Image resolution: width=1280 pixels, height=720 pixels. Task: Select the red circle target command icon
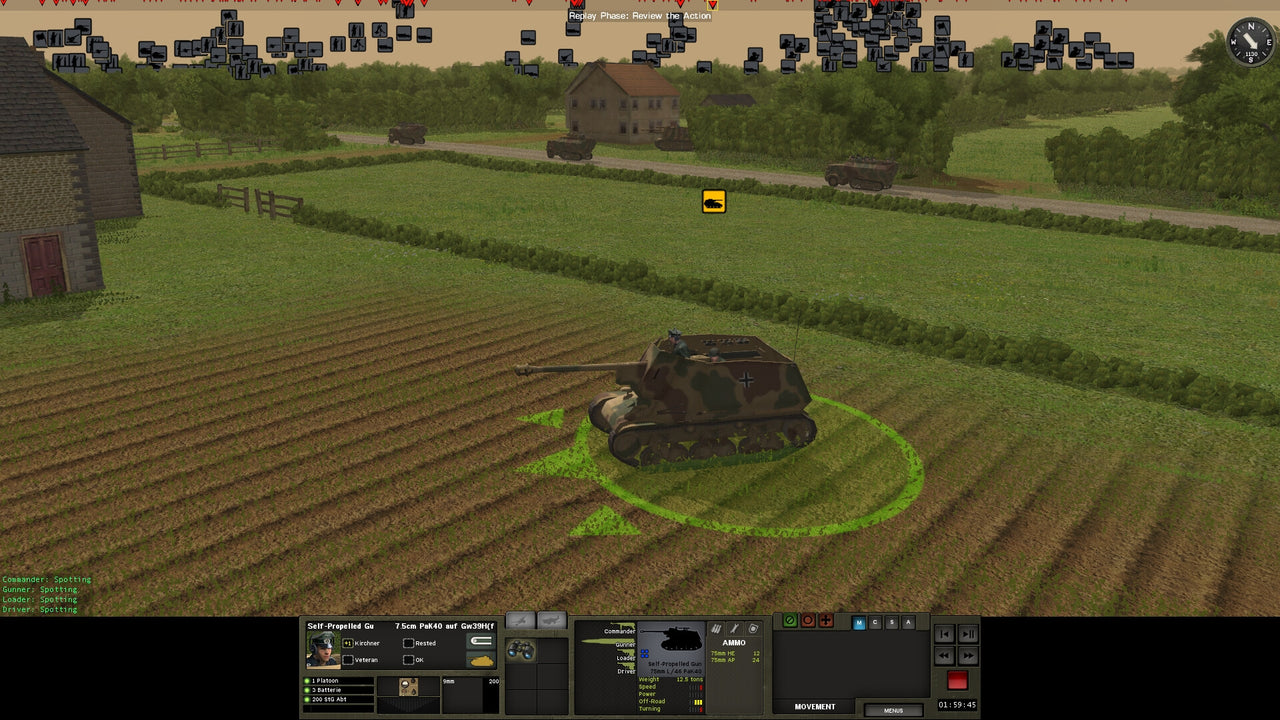tap(808, 621)
